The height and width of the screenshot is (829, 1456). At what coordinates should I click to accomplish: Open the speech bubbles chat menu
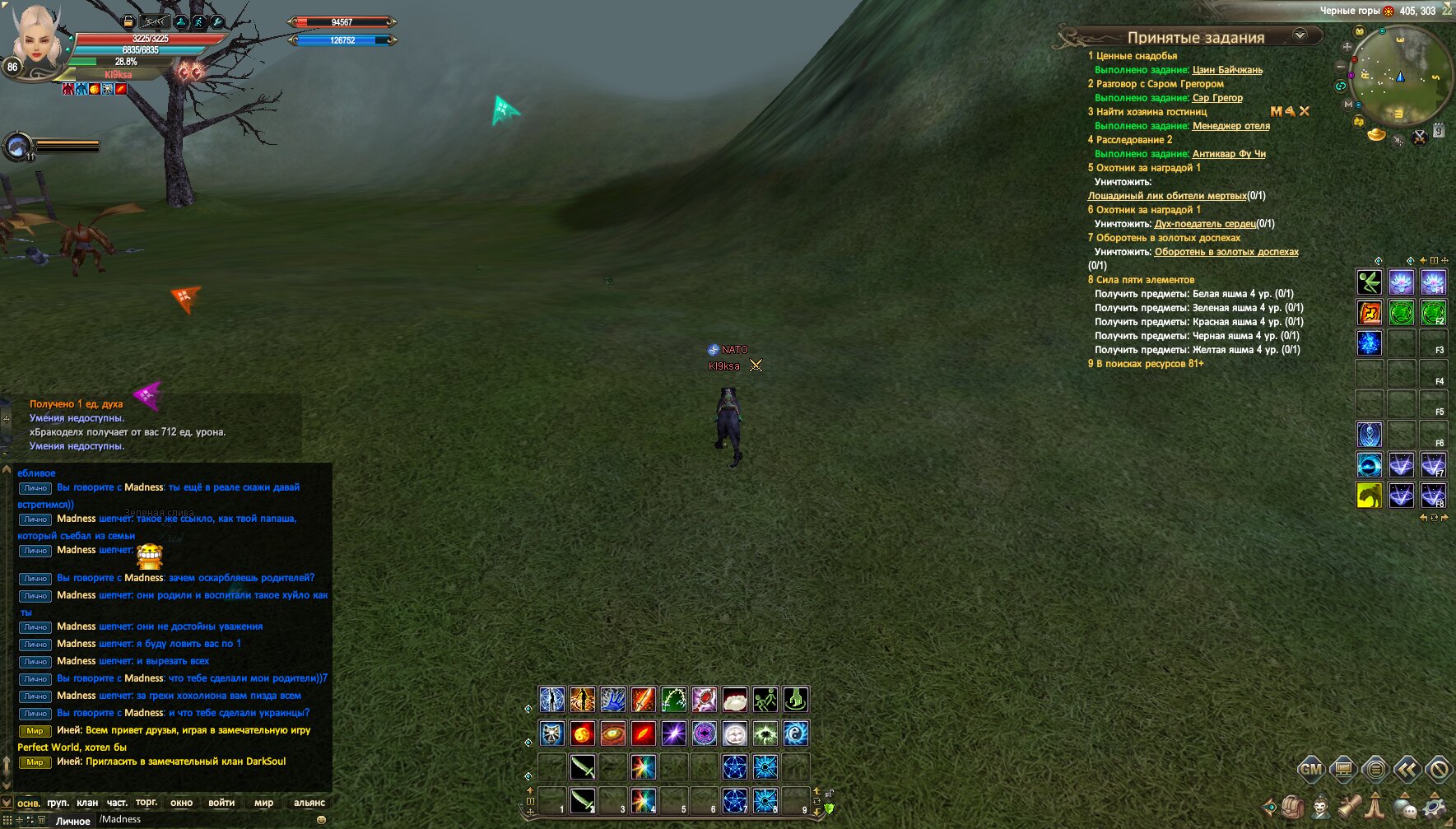pyautogui.click(x=1405, y=807)
